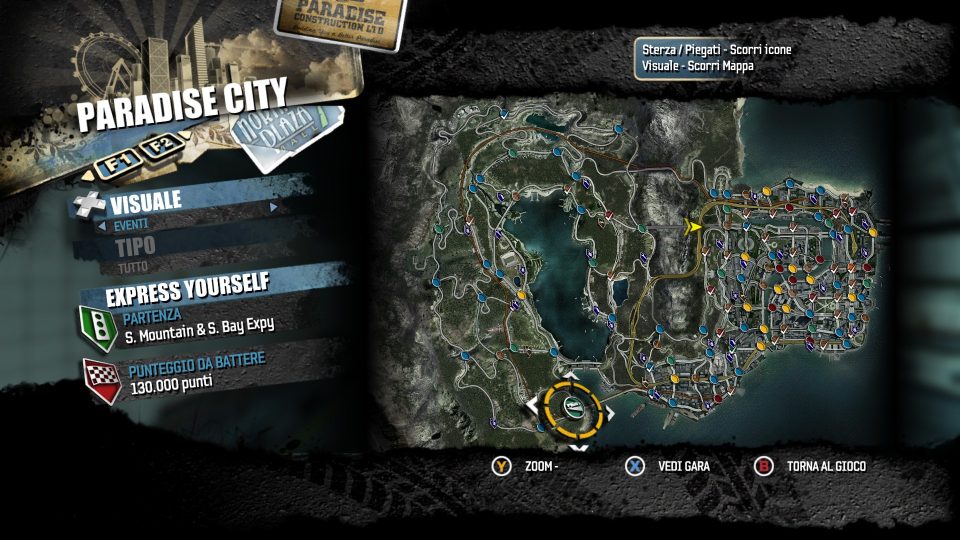
Task: Select the green PARTENZA start icon
Action: pyautogui.click(x=97, y=324)
